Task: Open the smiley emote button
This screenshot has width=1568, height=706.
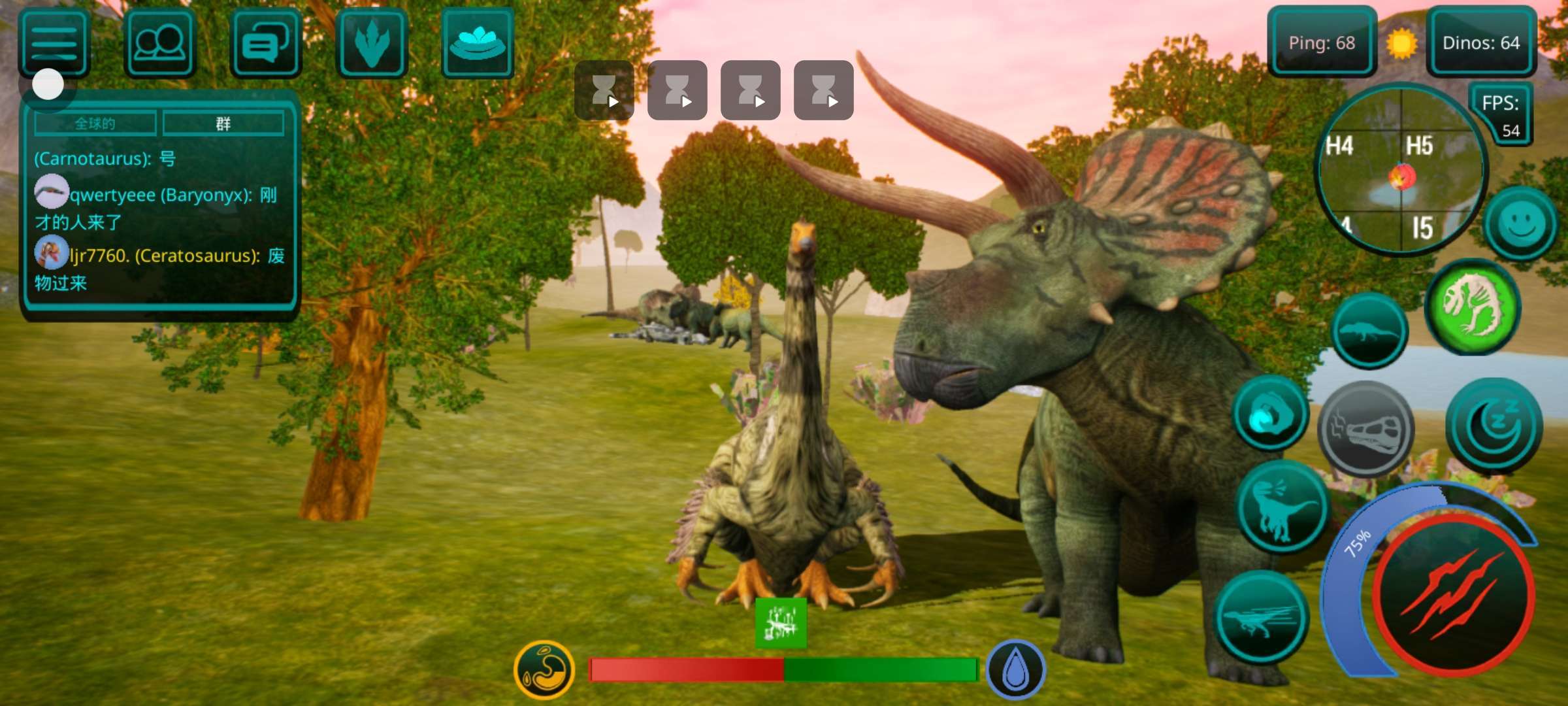Action: tap(1520, 224)
